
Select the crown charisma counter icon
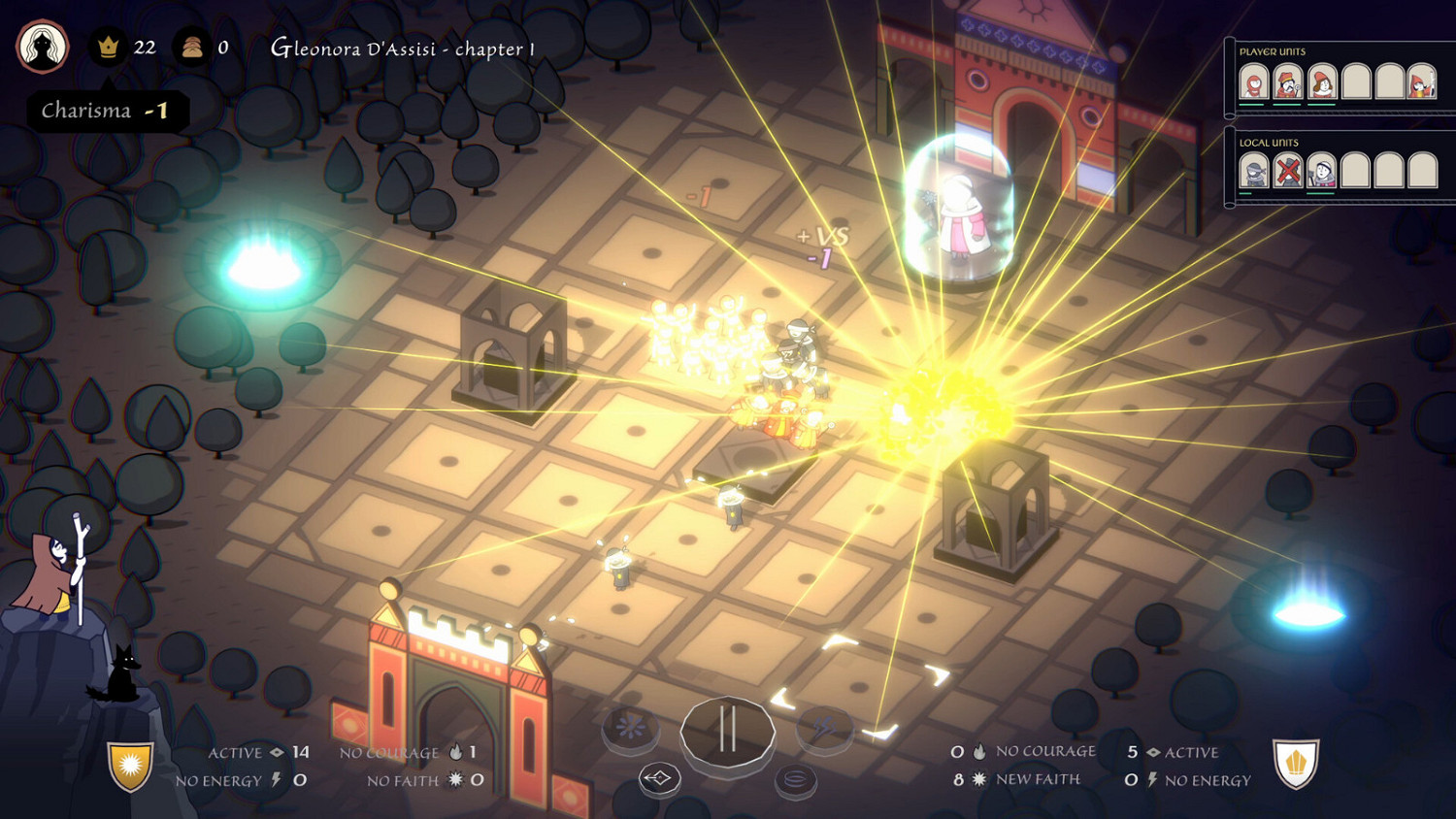pos(110,47)
